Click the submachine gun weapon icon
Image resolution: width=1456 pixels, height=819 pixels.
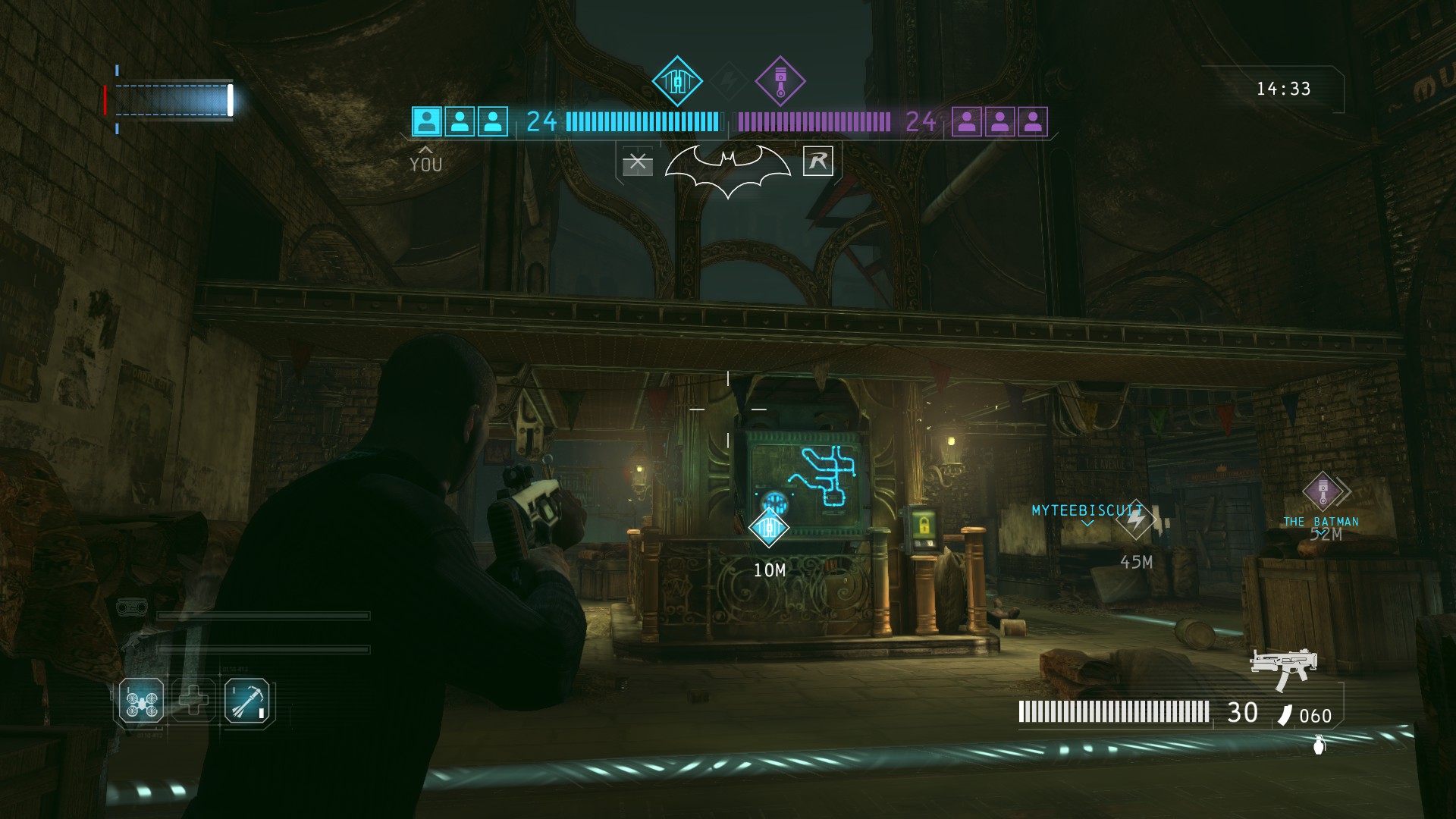pos(1283,668)
